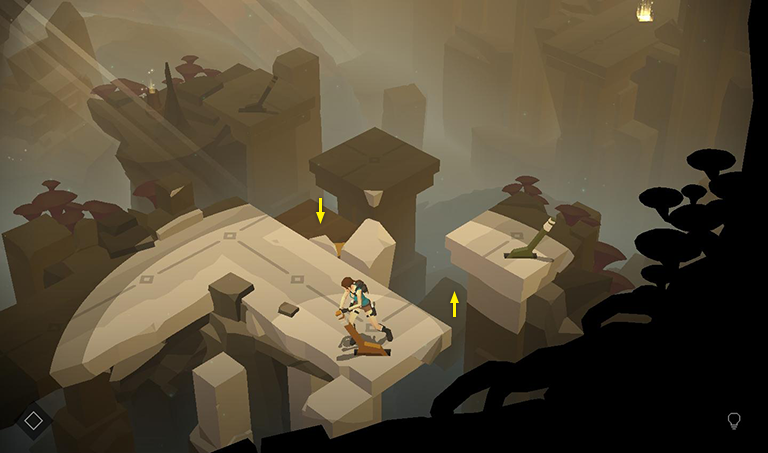This screenshot has width=768, height=453.
Task: Open the diamond pause menu icon
Action: [33, 421]
